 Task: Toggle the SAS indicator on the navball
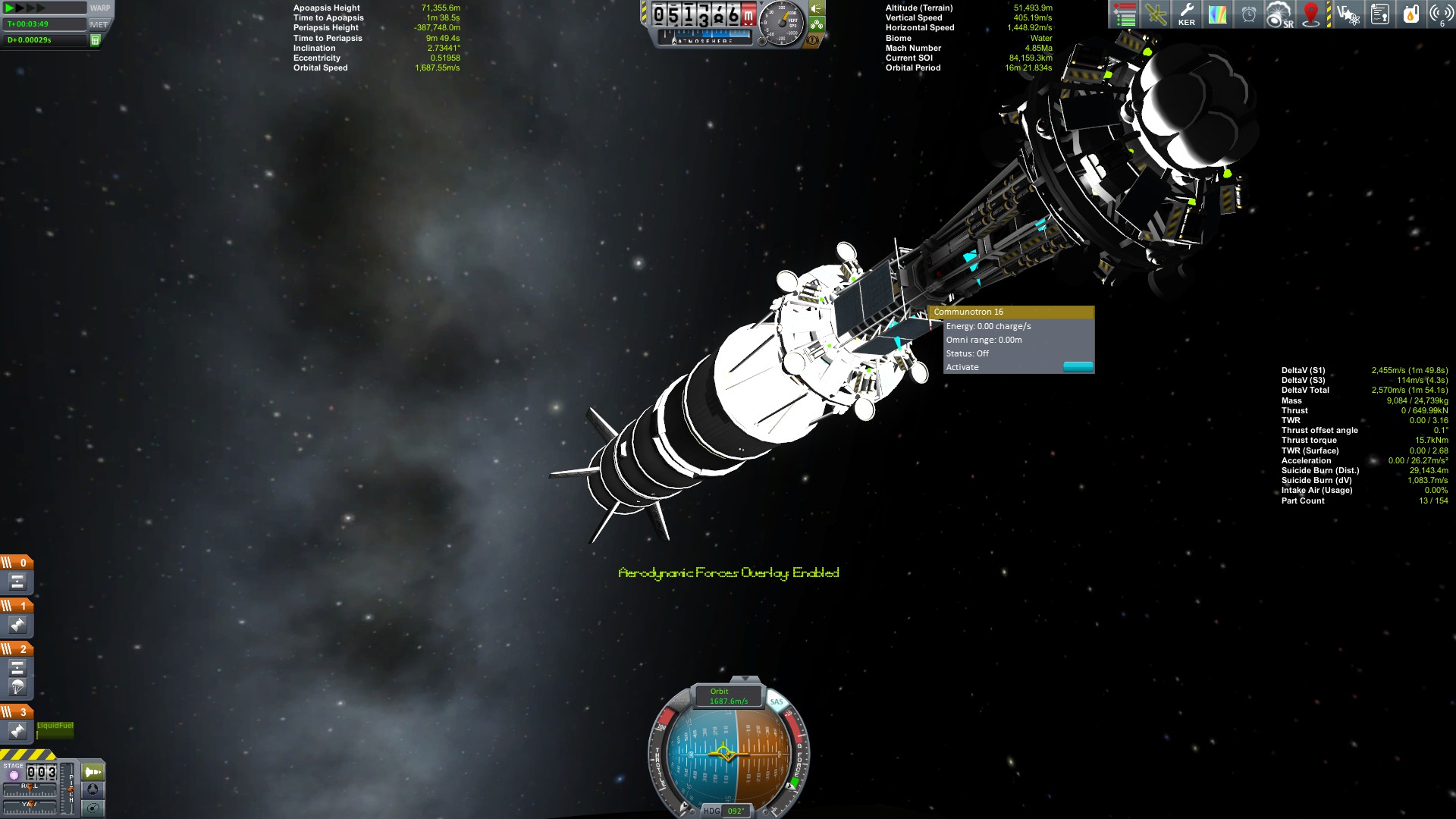pos(777,702)
